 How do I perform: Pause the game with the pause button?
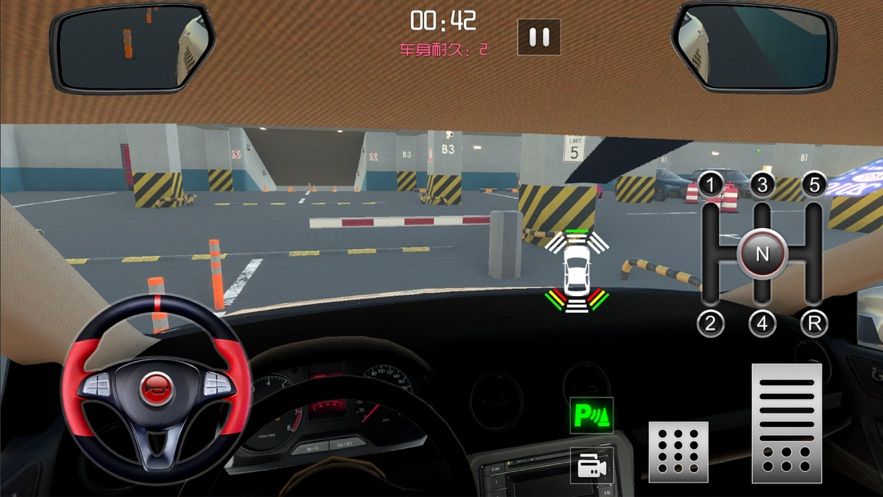click(539, 37)
